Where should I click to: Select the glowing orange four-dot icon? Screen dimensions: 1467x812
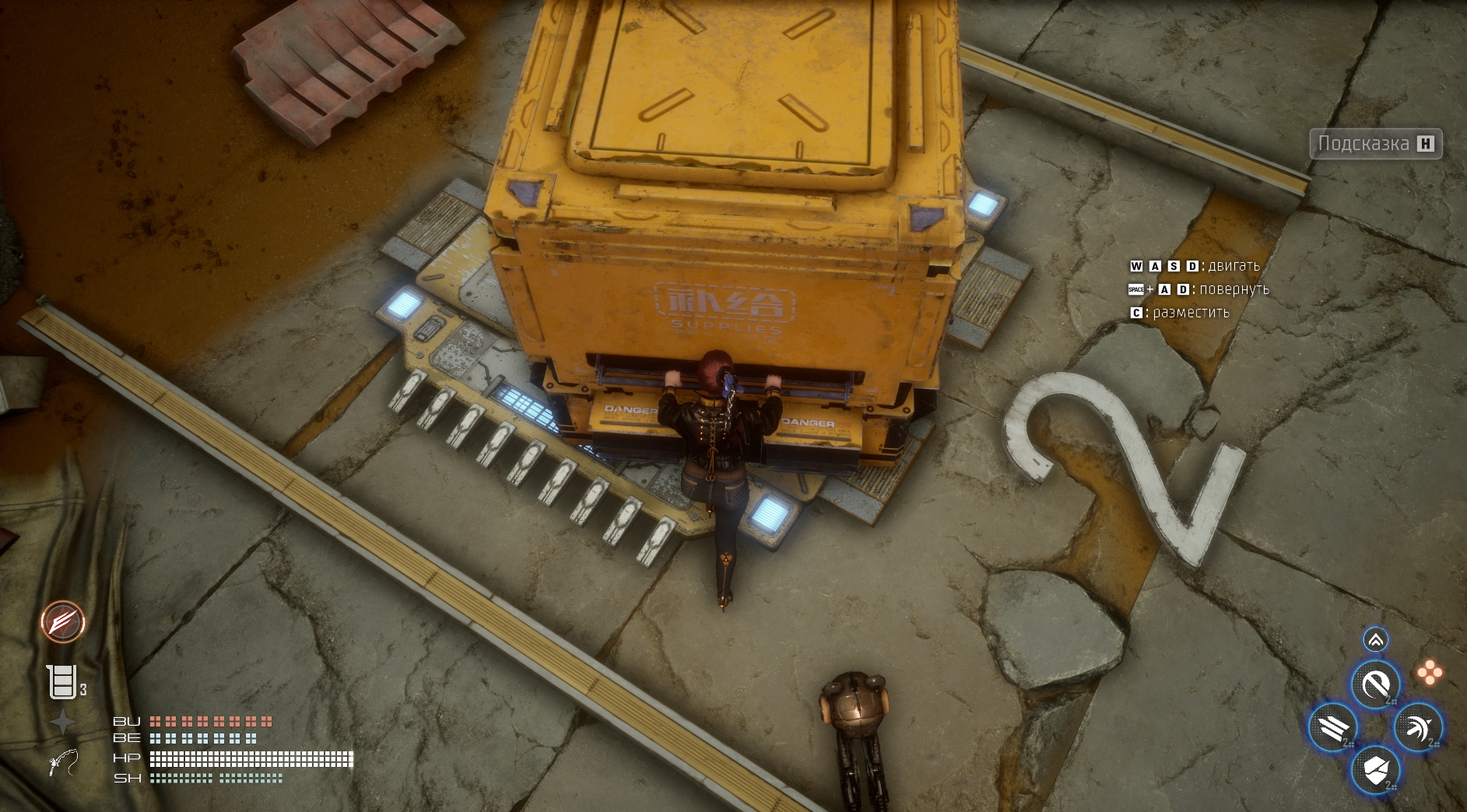[x=1430, y=673]
